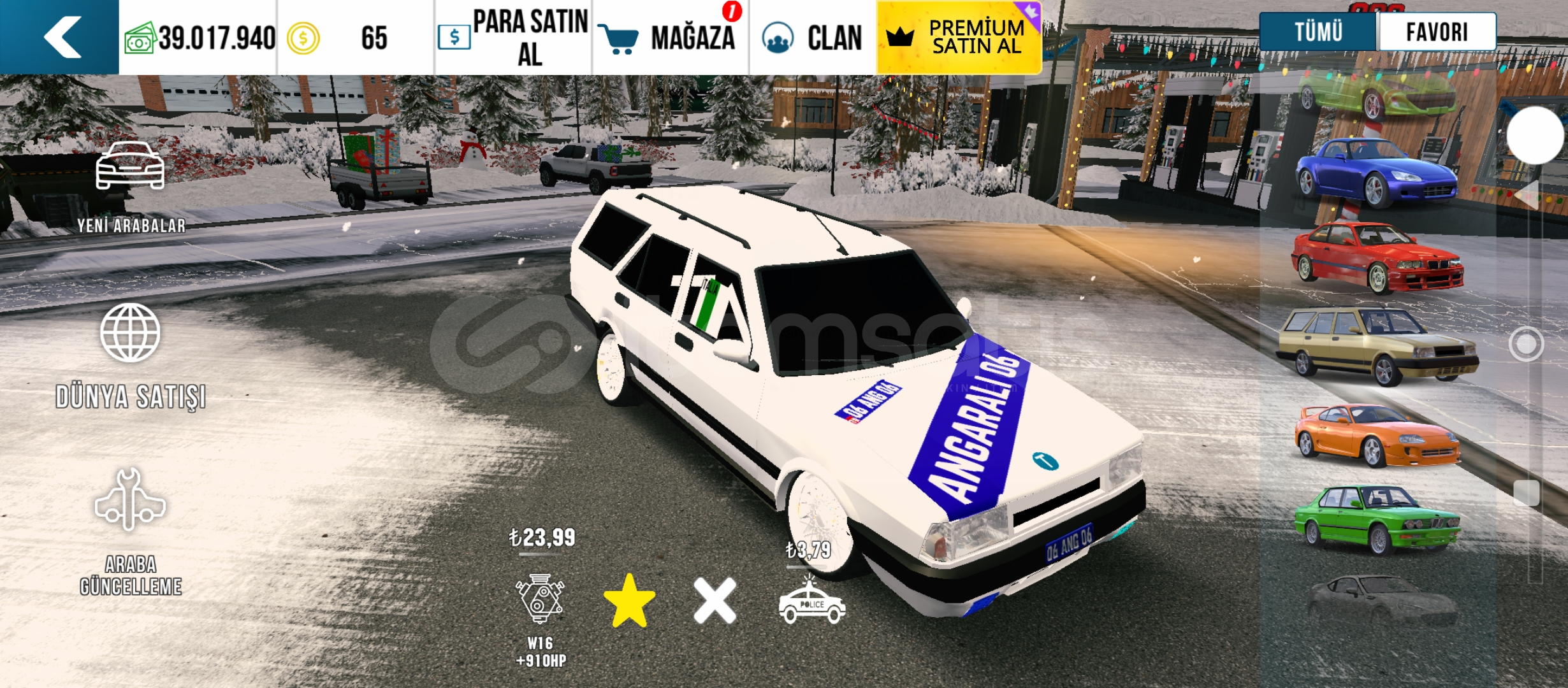Click the white X icon

click(715, 601)
